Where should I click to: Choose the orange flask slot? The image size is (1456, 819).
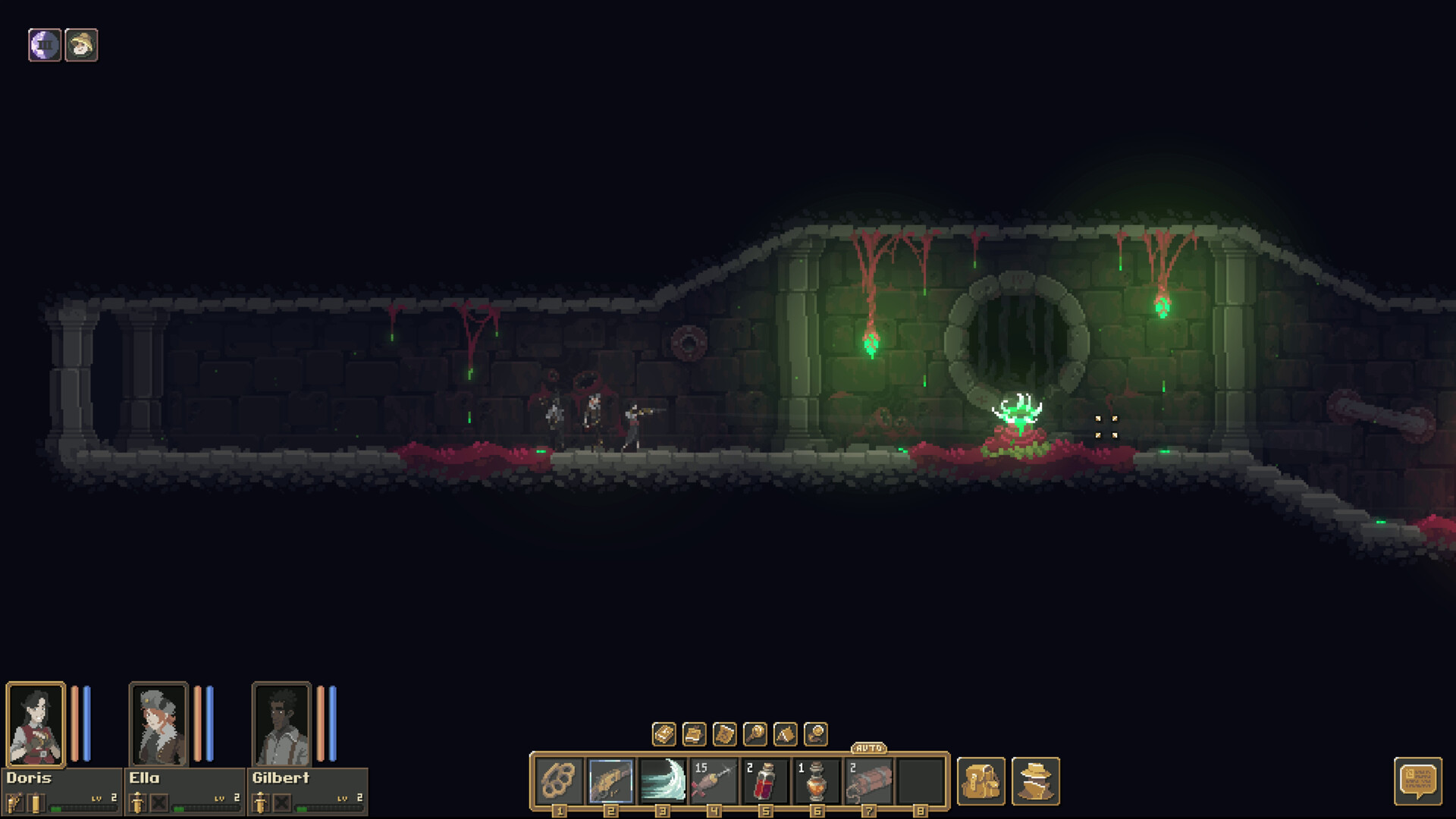click(817, 780)
